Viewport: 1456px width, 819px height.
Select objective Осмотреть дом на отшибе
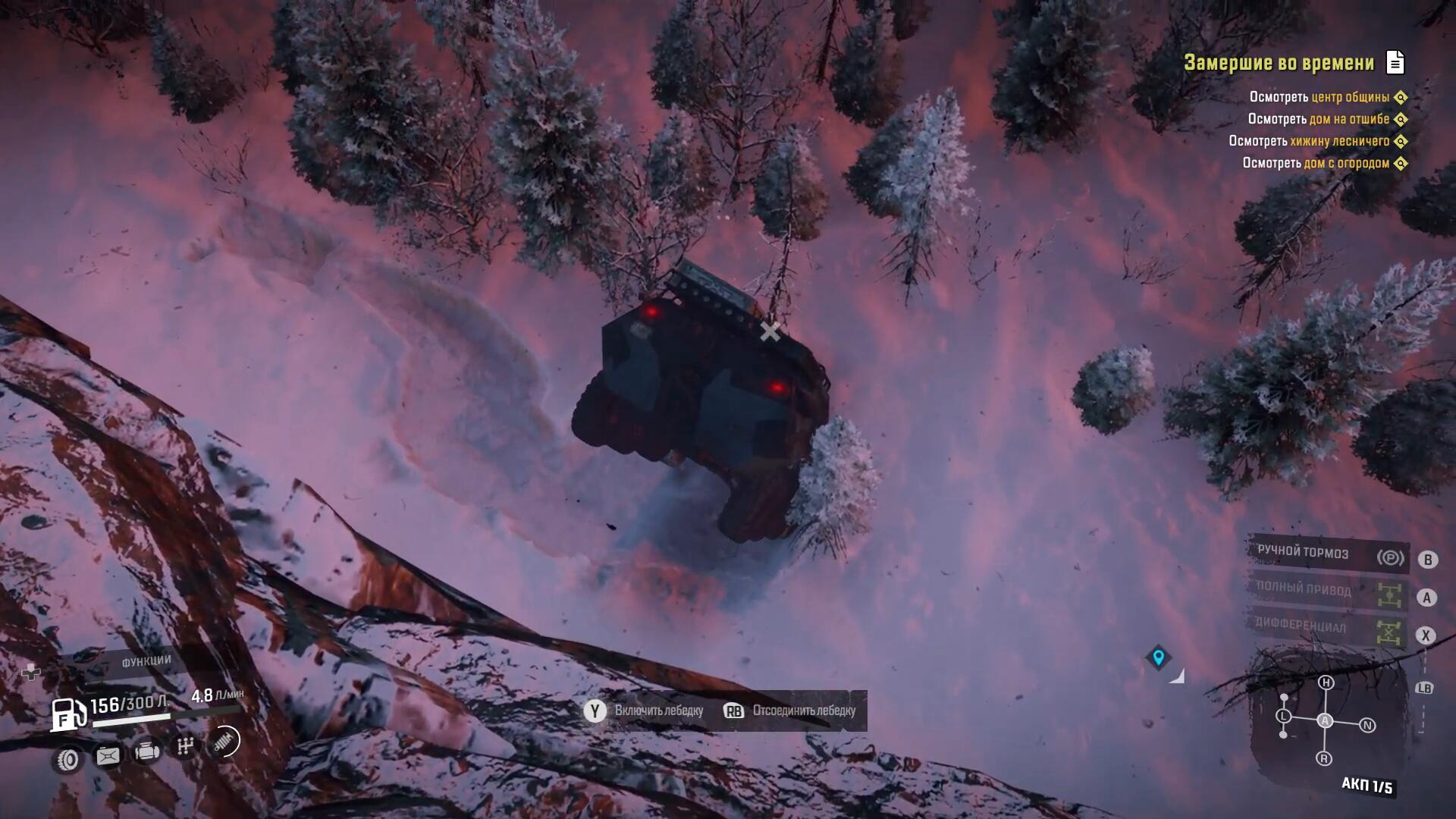click(x=1319, y=119)
